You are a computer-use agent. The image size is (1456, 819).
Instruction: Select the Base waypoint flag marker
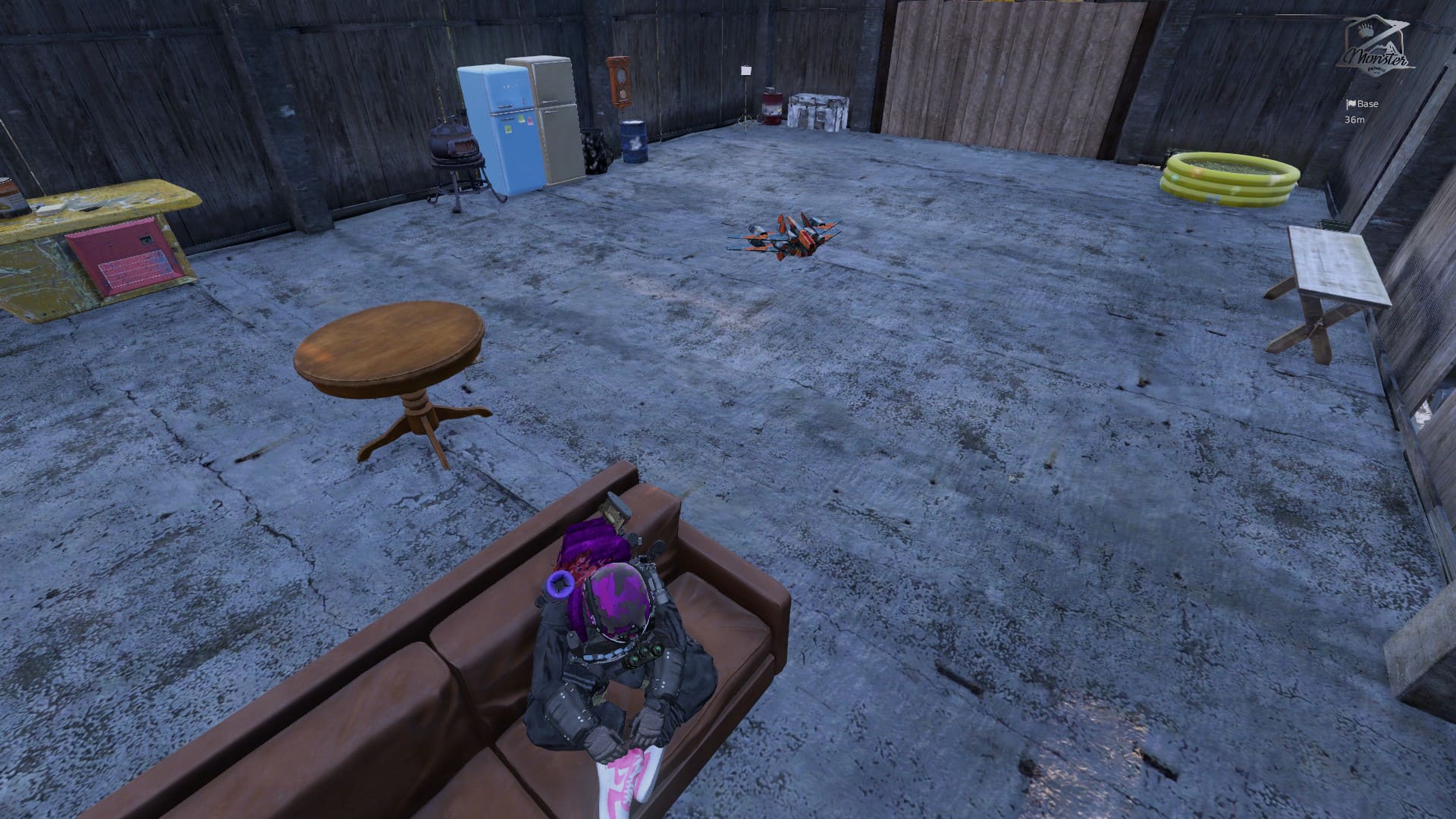[1351, 105]
